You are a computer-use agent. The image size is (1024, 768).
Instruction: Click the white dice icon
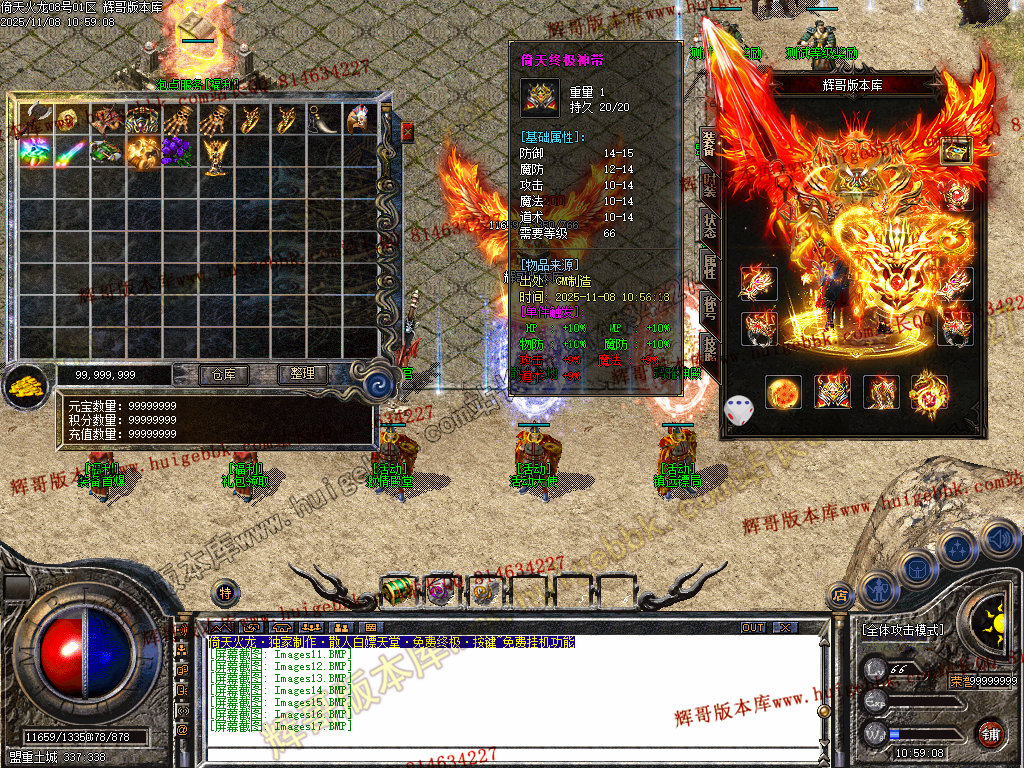[x=739, y=410]
